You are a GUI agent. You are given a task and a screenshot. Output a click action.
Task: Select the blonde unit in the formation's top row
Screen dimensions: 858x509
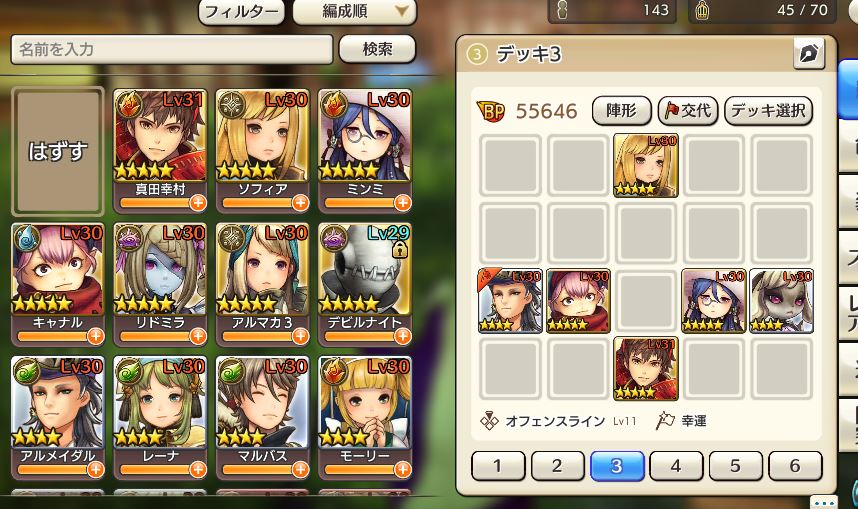coord(645,165)
